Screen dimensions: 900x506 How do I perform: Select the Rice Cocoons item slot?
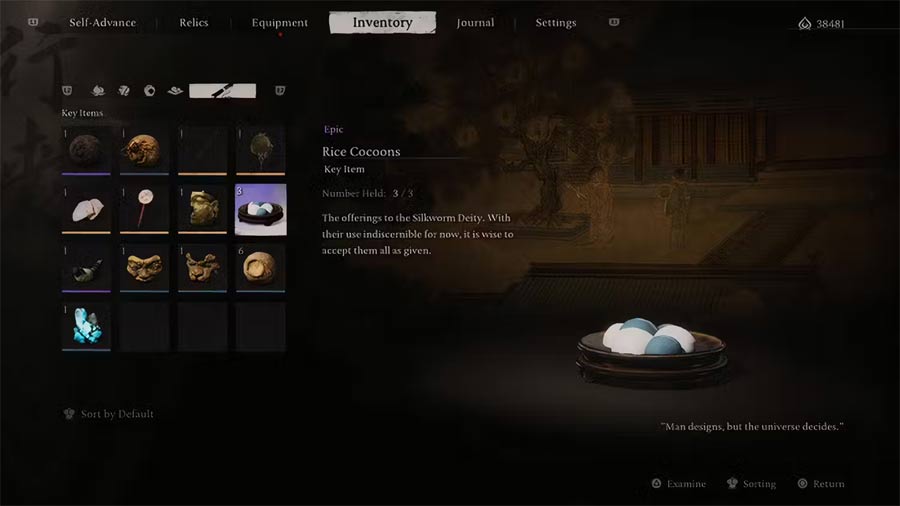coord(260,210)
